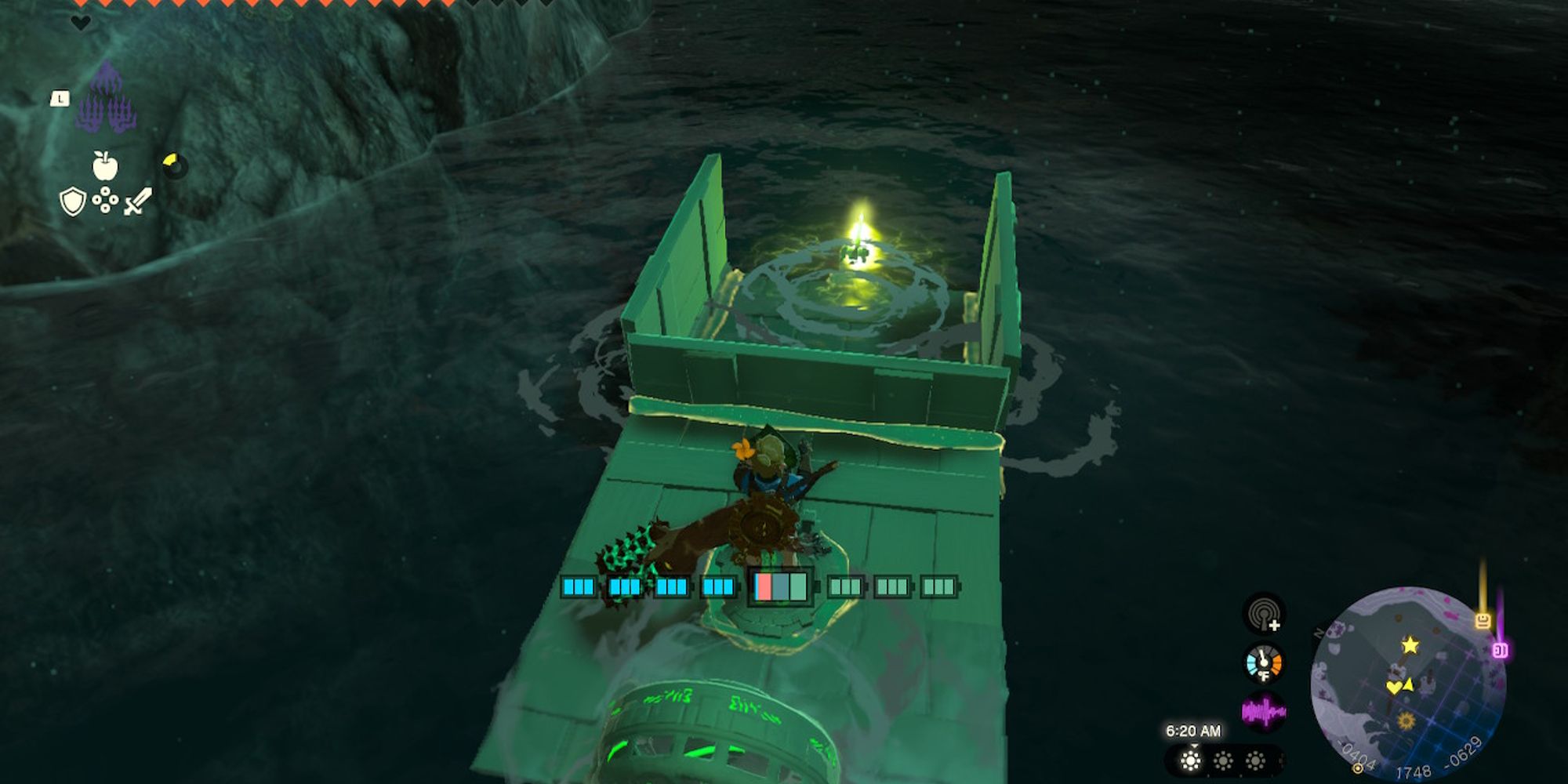Click the black heart in the hearts row
Image resolution: width=1568 pixels, height=784 pixels.
tap(81, 23)
